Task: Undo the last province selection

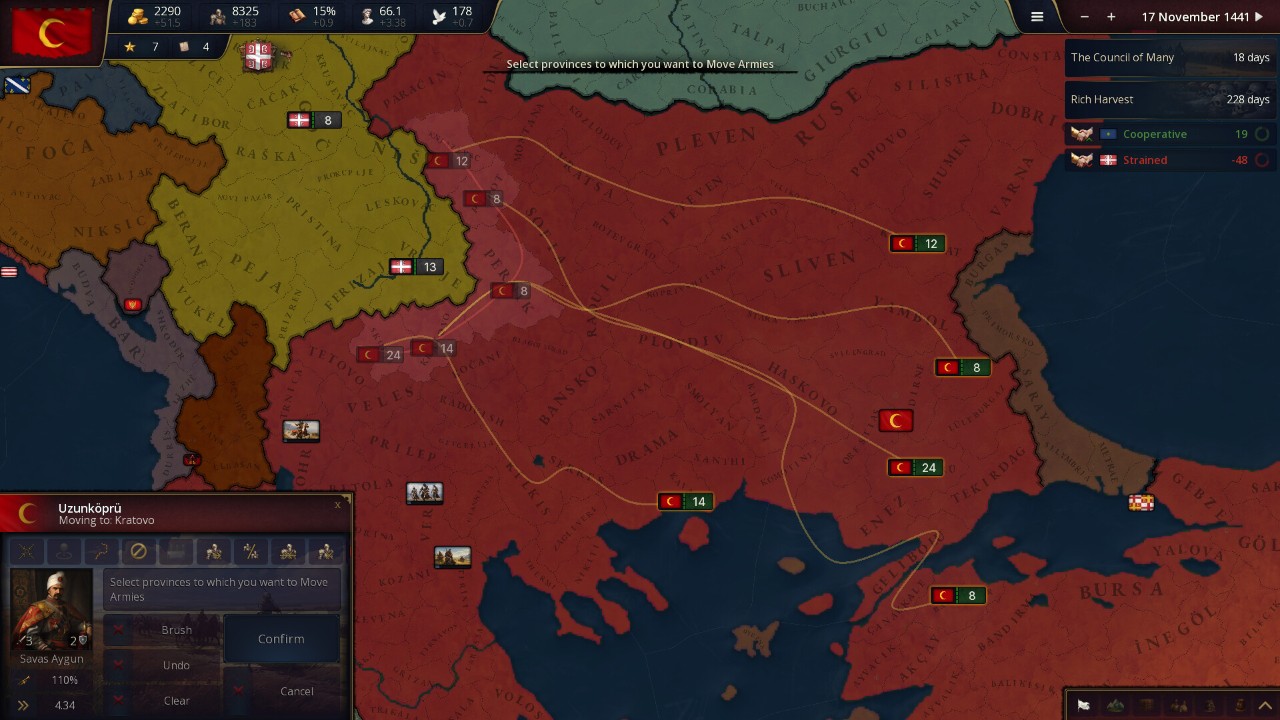Action: pos(176,665)
